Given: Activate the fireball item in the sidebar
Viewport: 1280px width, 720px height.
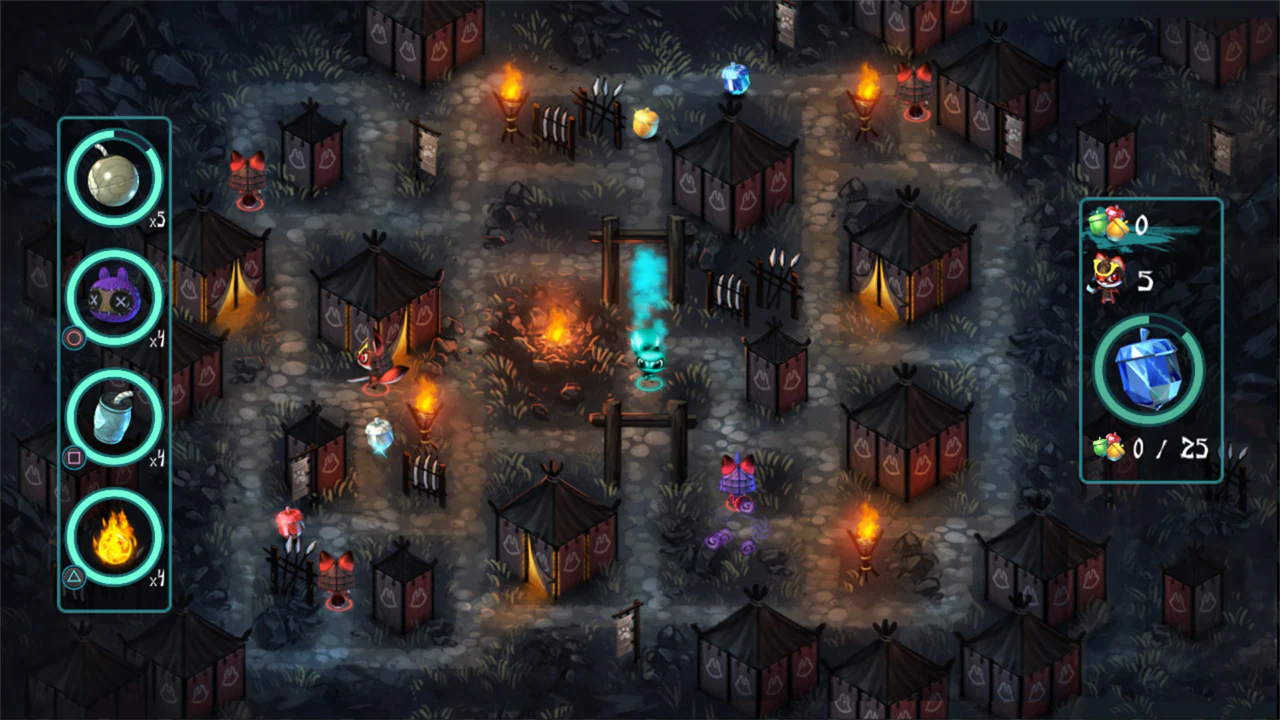Looking at the screenshot, I should pyautogui.click(x=113, y=540).
